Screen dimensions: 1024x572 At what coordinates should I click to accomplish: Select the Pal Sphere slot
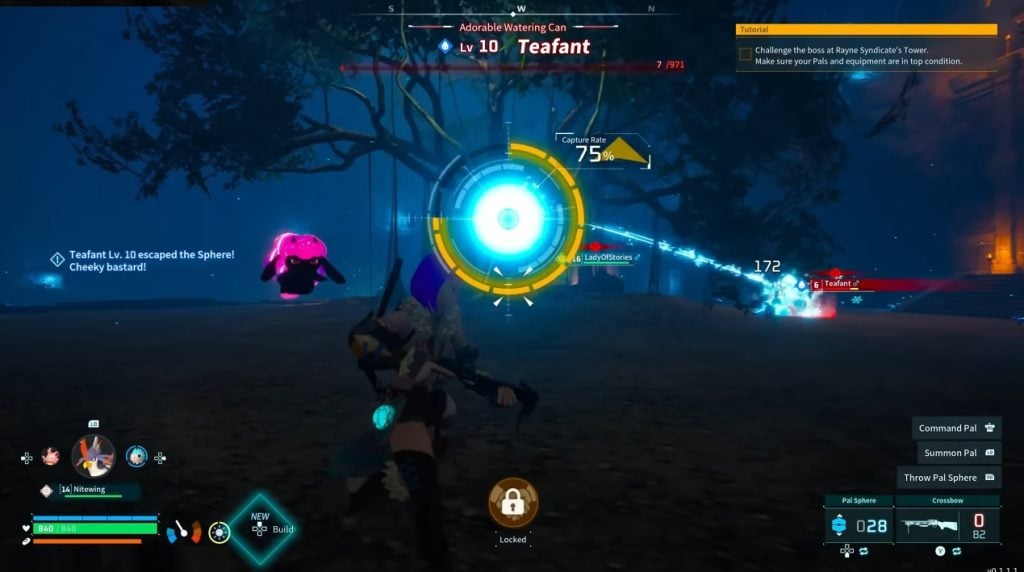[860, 524]
